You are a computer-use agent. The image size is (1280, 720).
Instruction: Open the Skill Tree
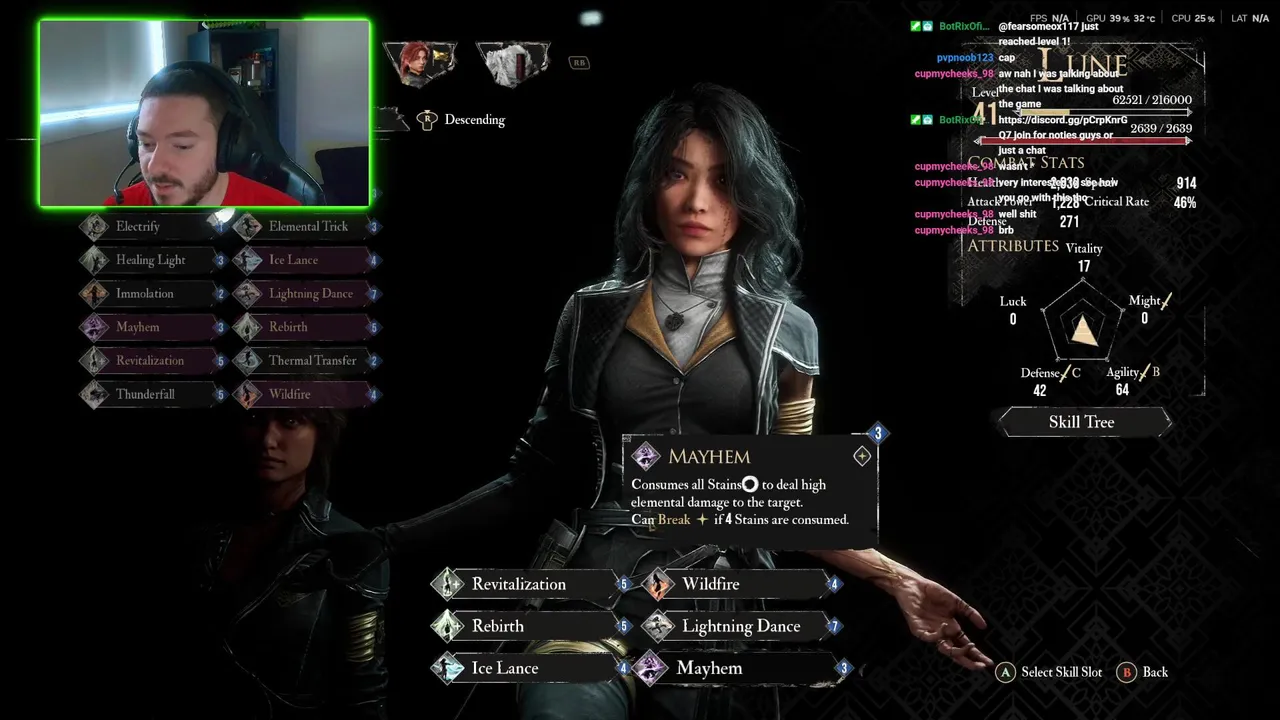tap(1084, 422)
